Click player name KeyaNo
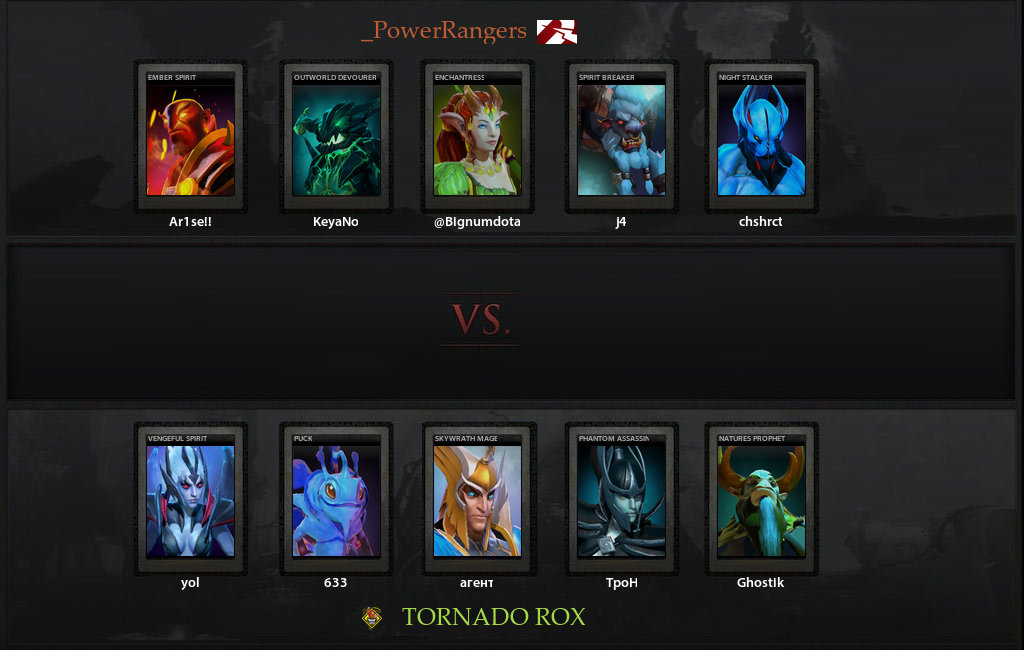Screen dimensions: 1024x650 coord(336,222)
